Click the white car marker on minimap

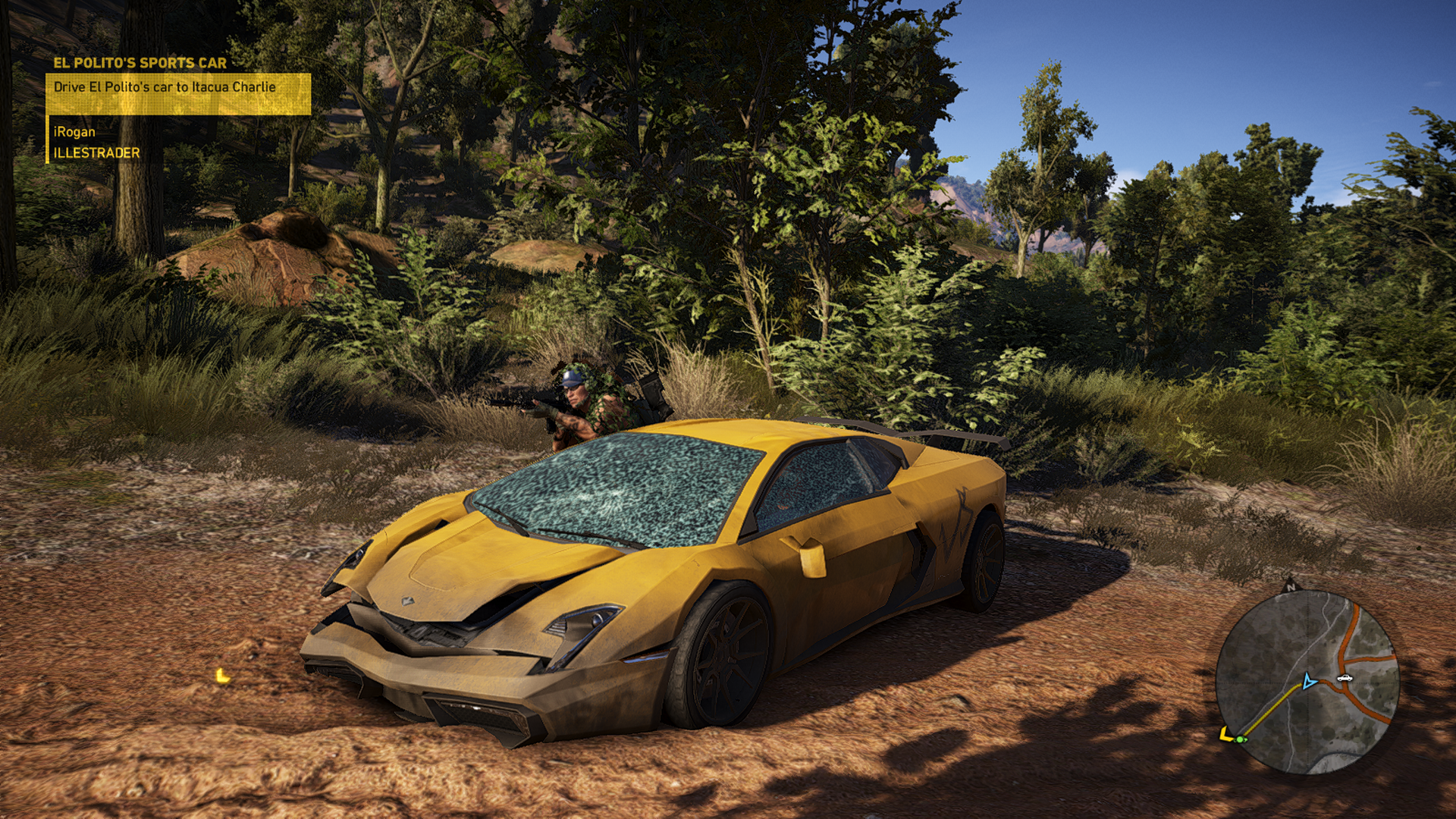(x=1345, y=677)
